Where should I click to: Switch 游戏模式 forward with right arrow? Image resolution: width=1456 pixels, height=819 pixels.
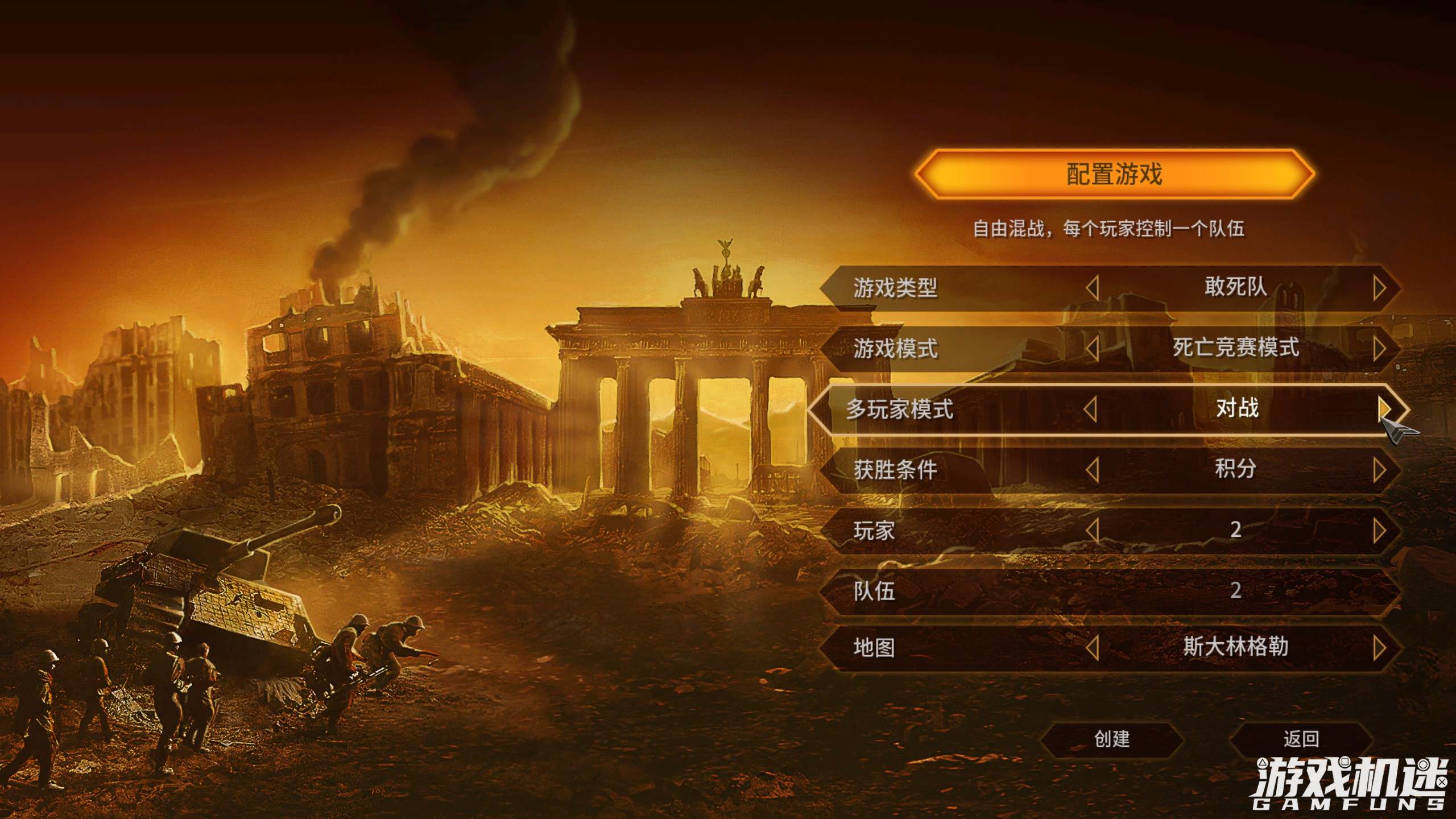1379,349
